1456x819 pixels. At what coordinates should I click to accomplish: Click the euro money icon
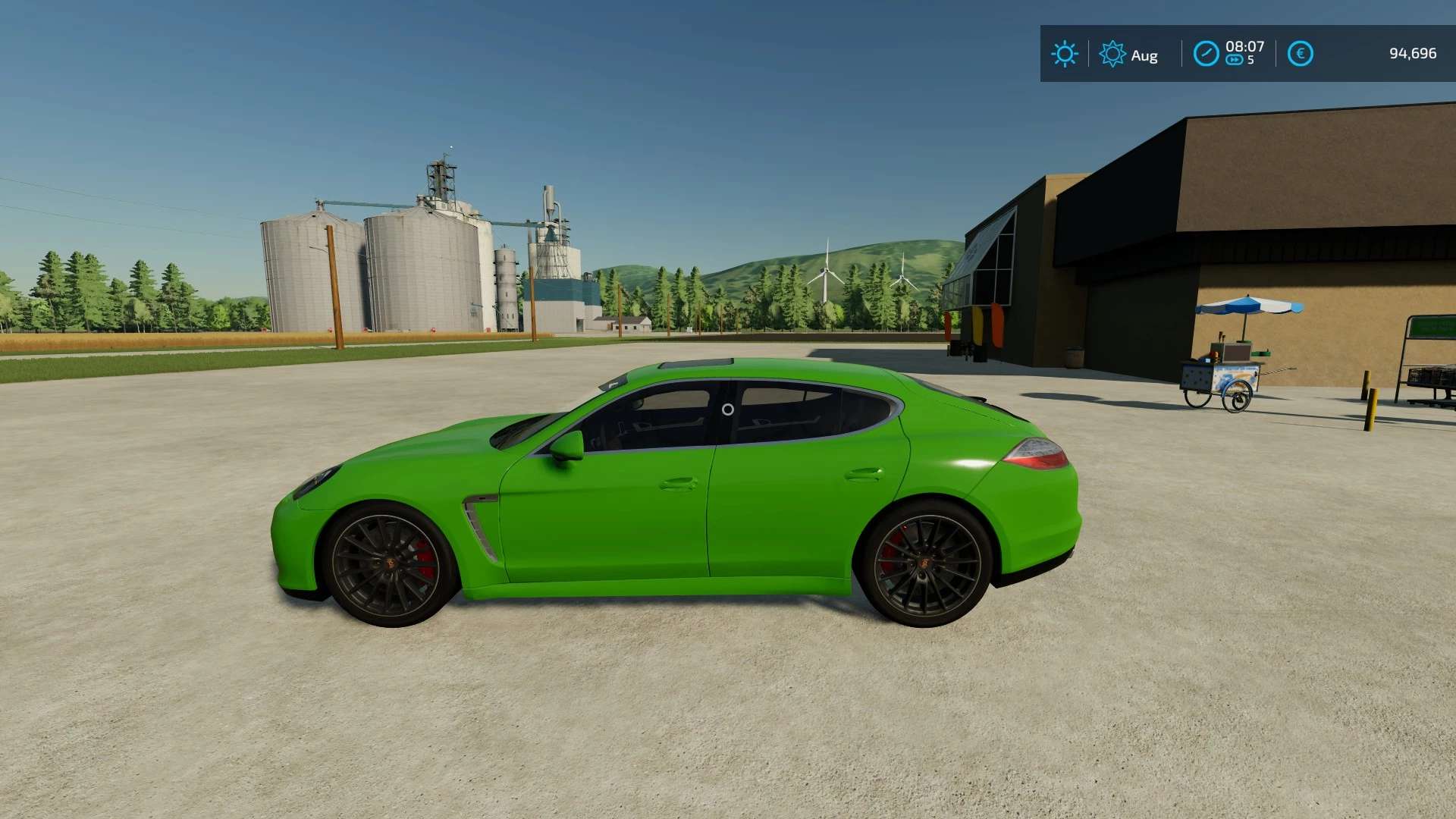[1300, 54]
